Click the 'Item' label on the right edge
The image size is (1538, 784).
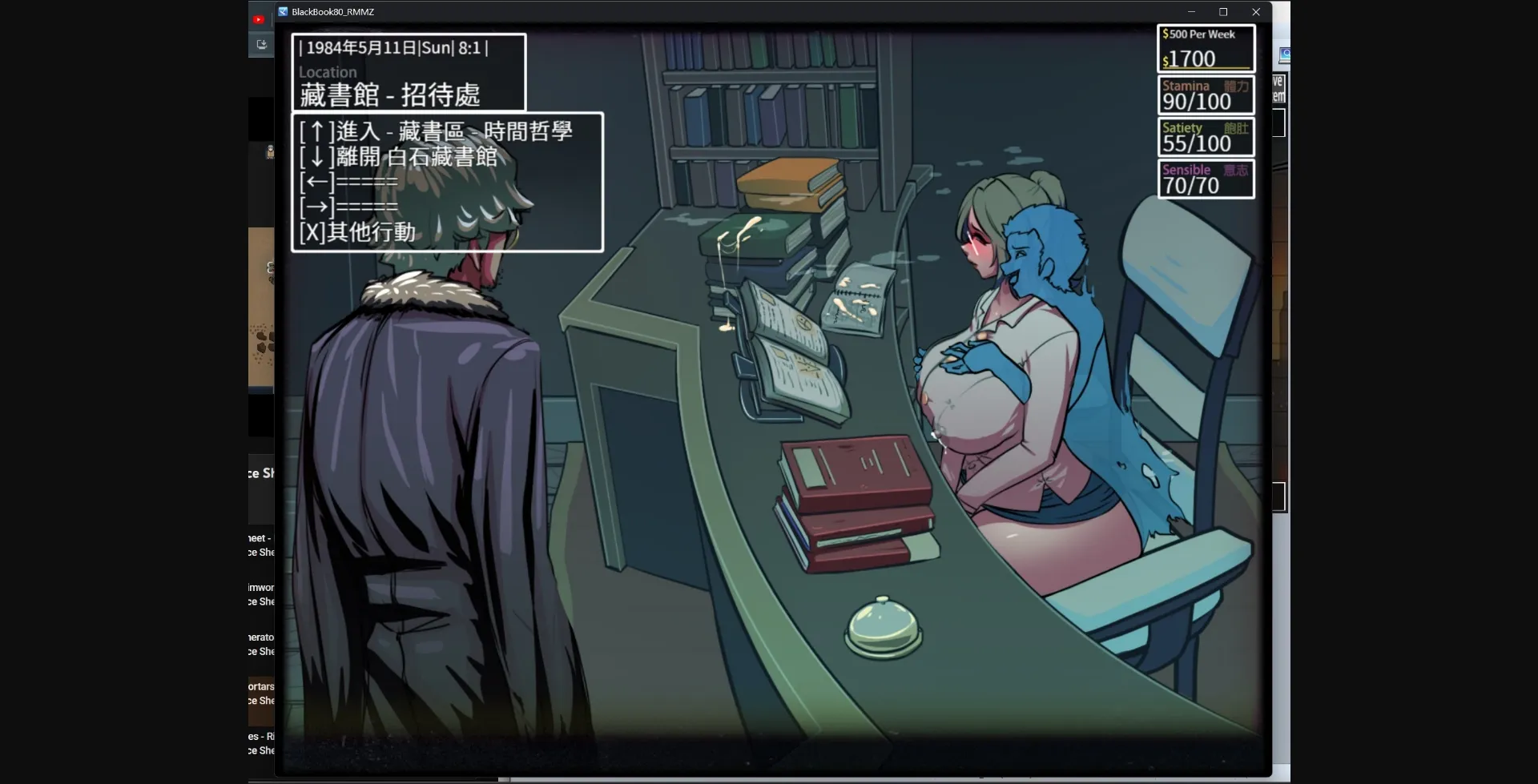pos(1278,95)
